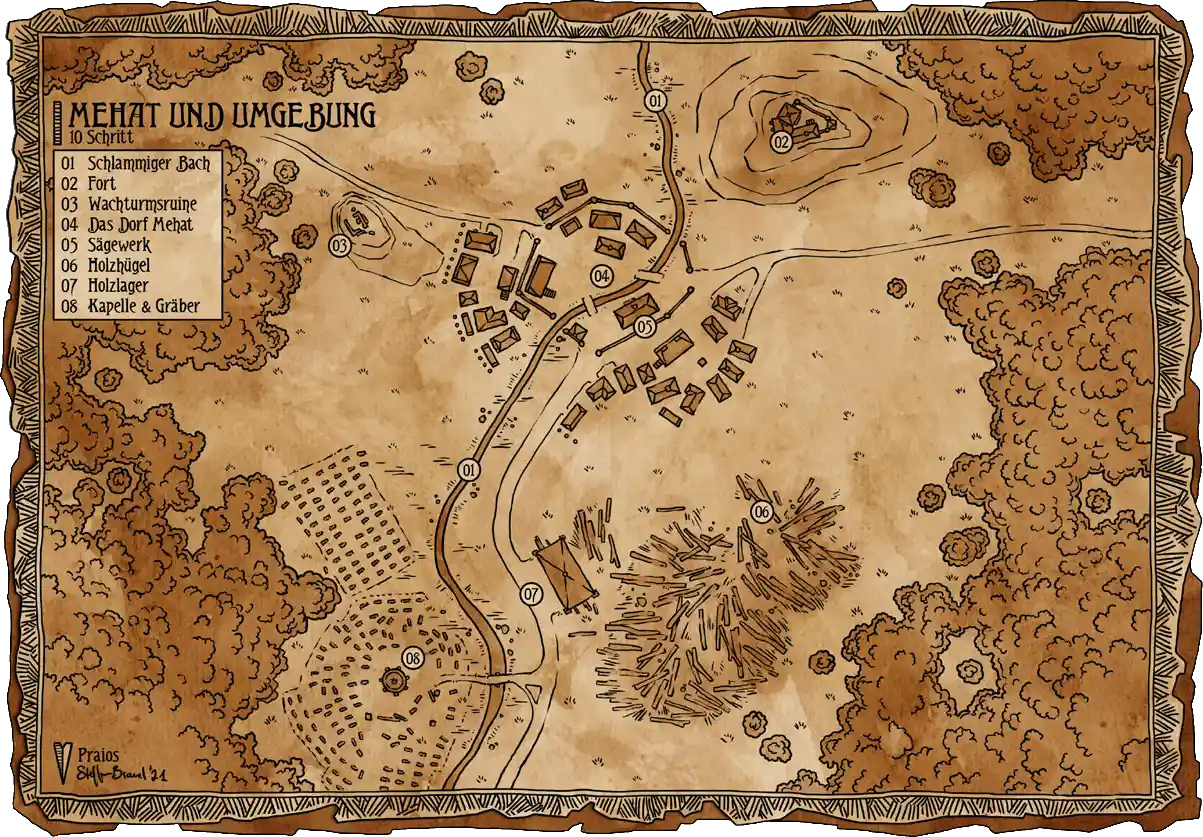The image size is (1203, 837).
Task: Select the circled 06 map marker
Action: tap(762, 513)
